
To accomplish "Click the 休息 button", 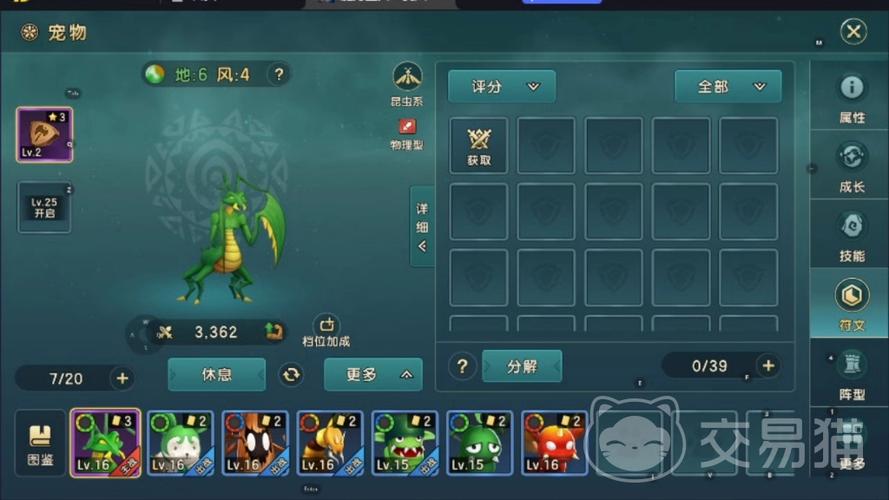I will [x=217, y=375].
